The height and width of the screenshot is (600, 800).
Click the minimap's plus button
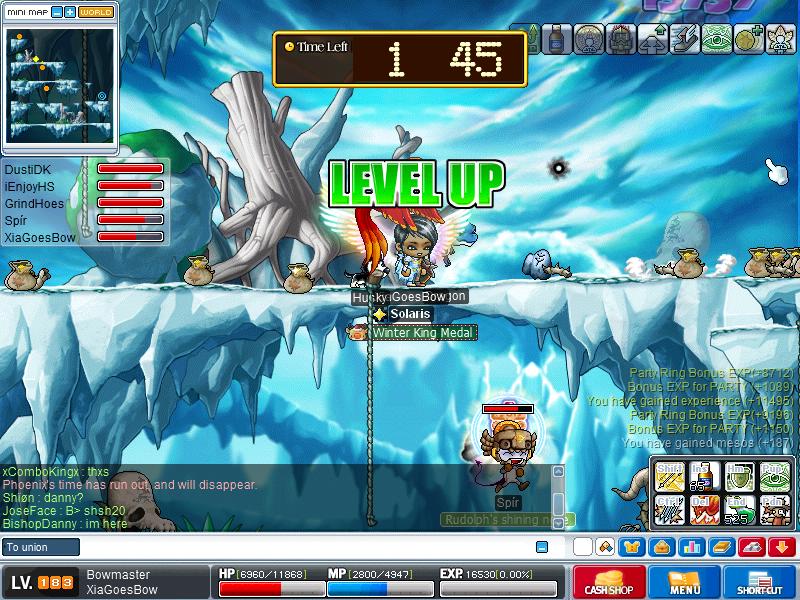tap(69, 12)
